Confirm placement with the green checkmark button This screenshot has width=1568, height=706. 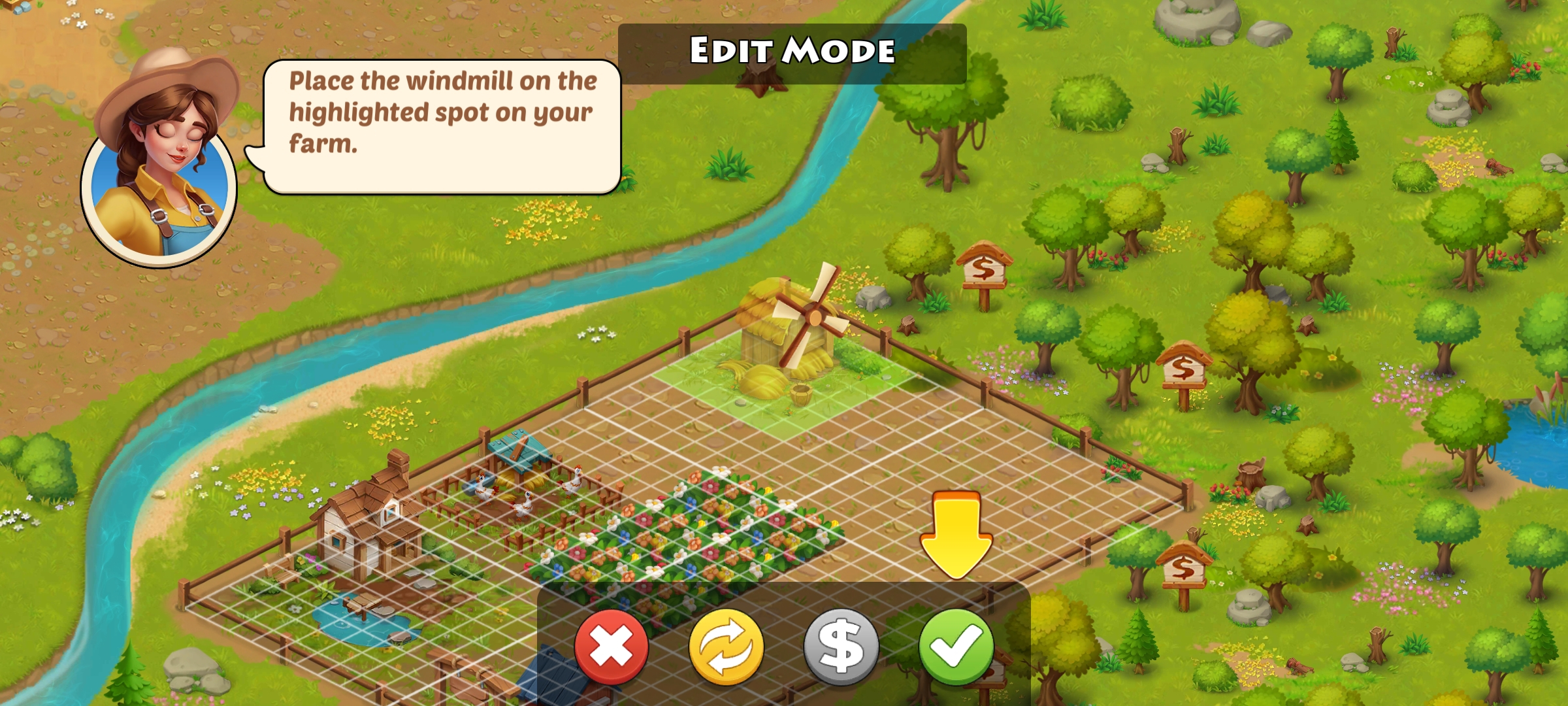[956, 646]
